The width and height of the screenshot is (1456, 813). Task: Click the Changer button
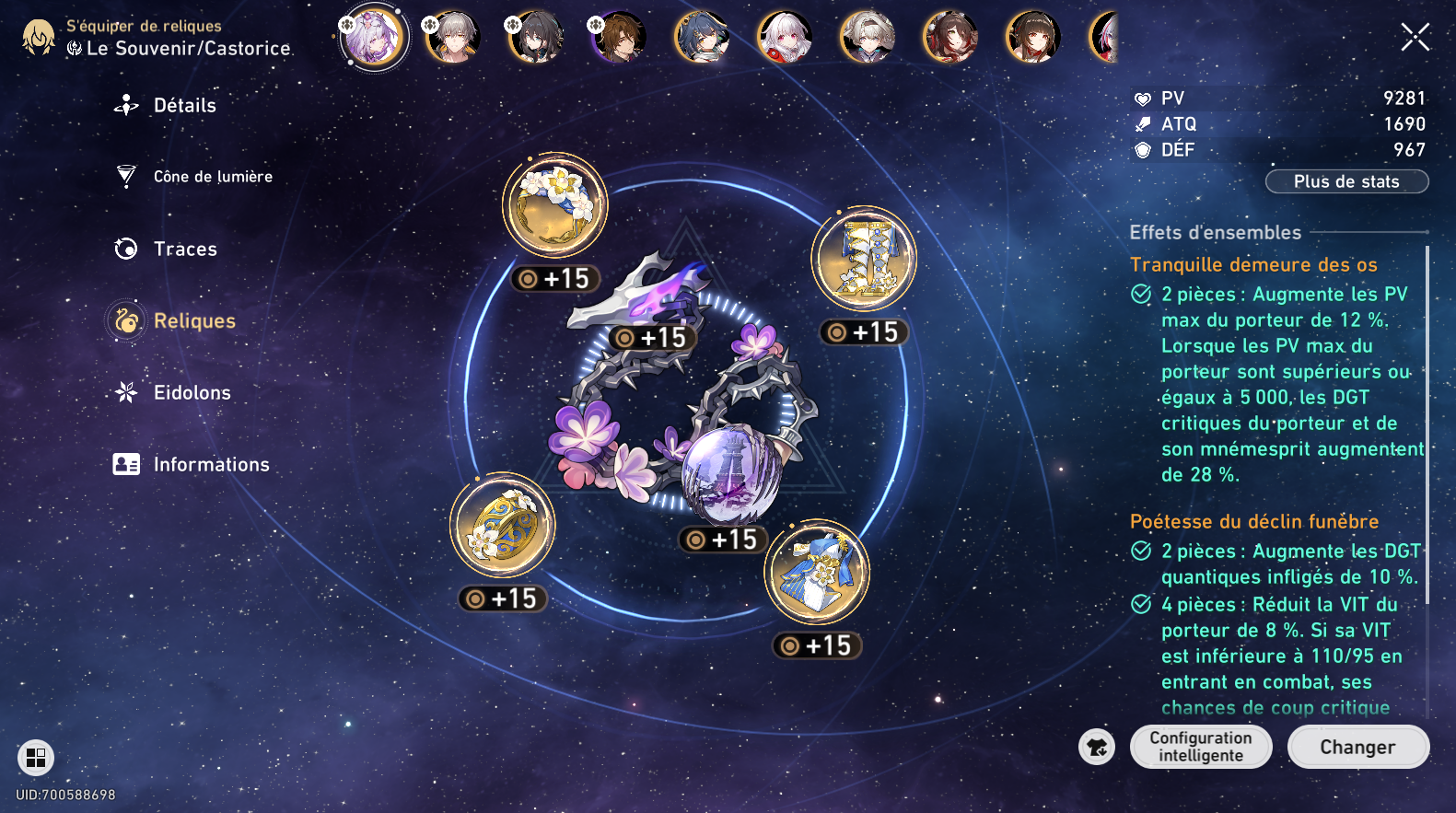(1357, 747)
